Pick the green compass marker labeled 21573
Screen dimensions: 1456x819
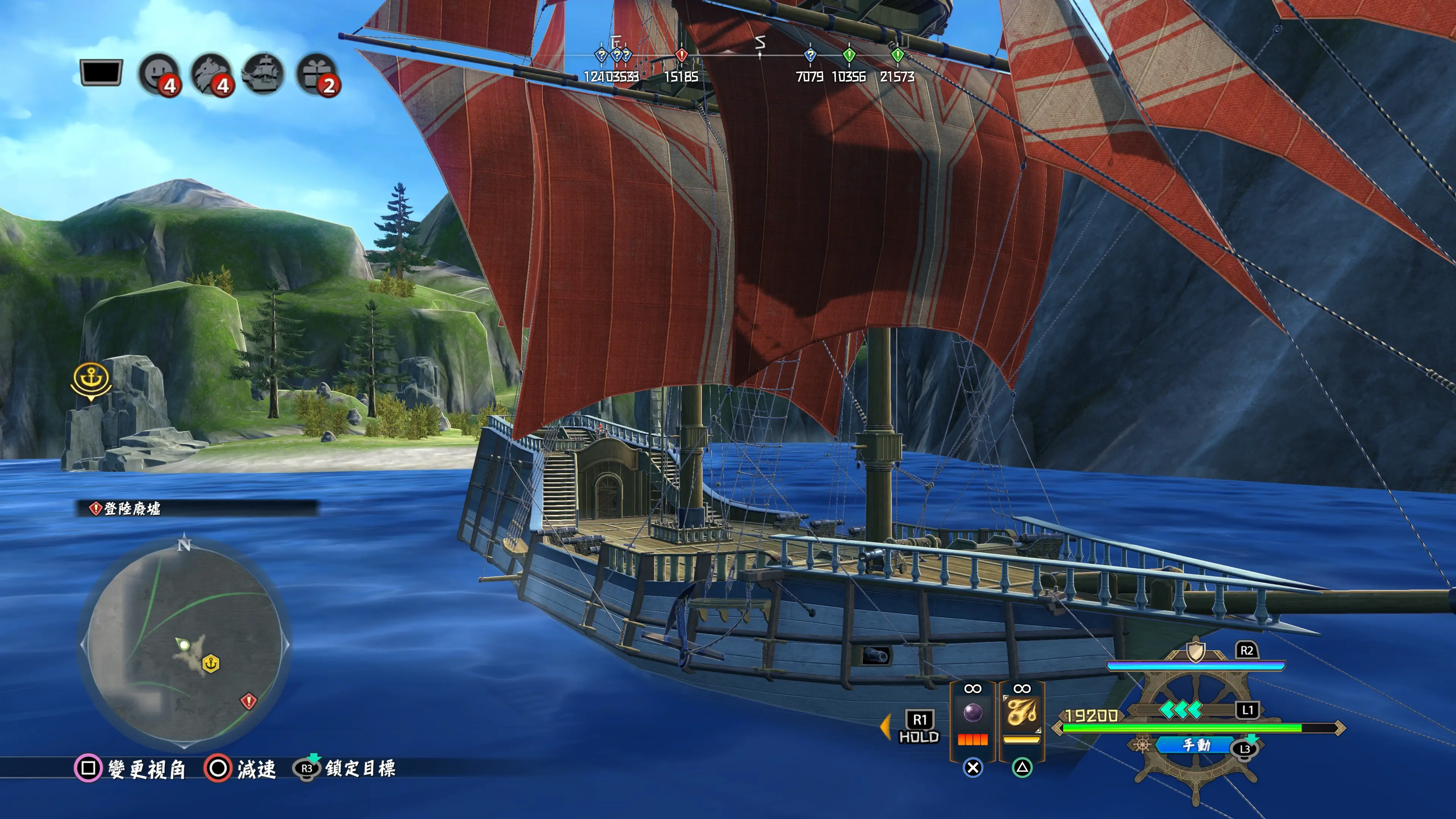coord(897,55)
